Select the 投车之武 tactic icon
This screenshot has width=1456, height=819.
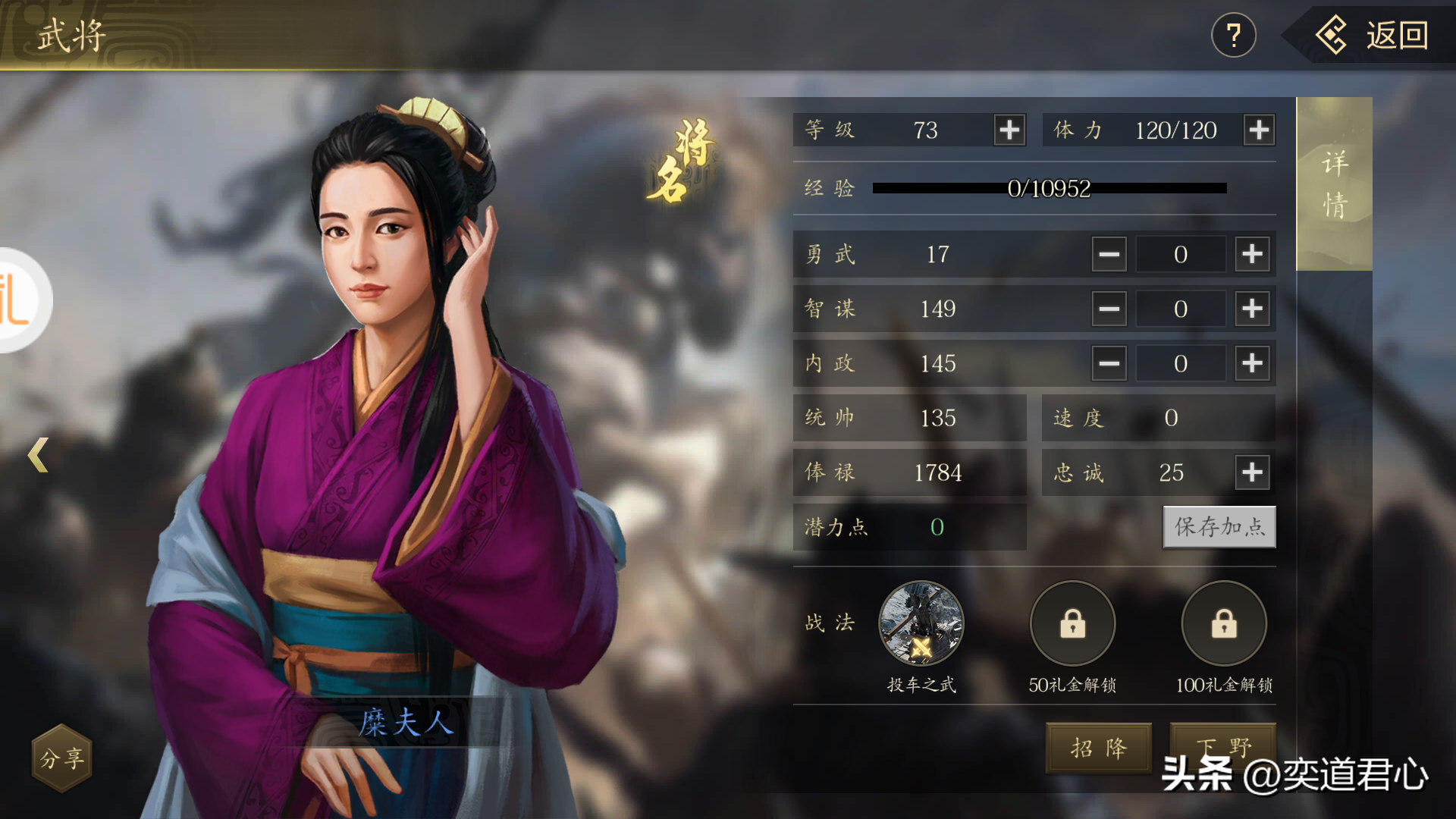pos(921,624)
